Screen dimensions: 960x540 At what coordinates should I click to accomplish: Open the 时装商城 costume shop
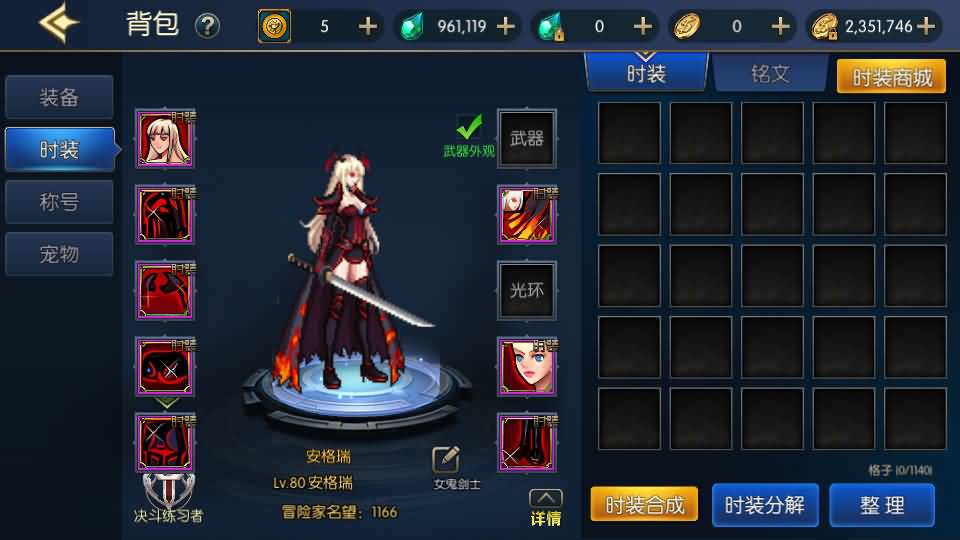pos(890,77)
